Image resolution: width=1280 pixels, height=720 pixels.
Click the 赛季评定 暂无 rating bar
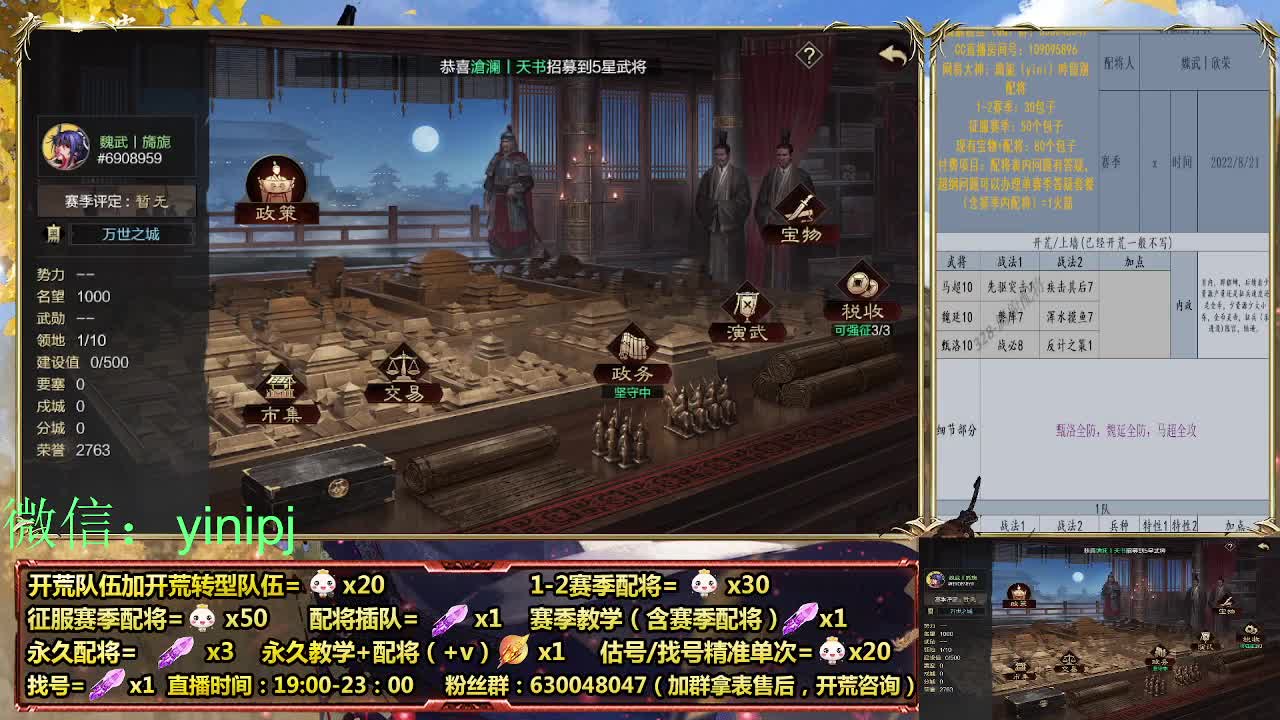point(115,199)
